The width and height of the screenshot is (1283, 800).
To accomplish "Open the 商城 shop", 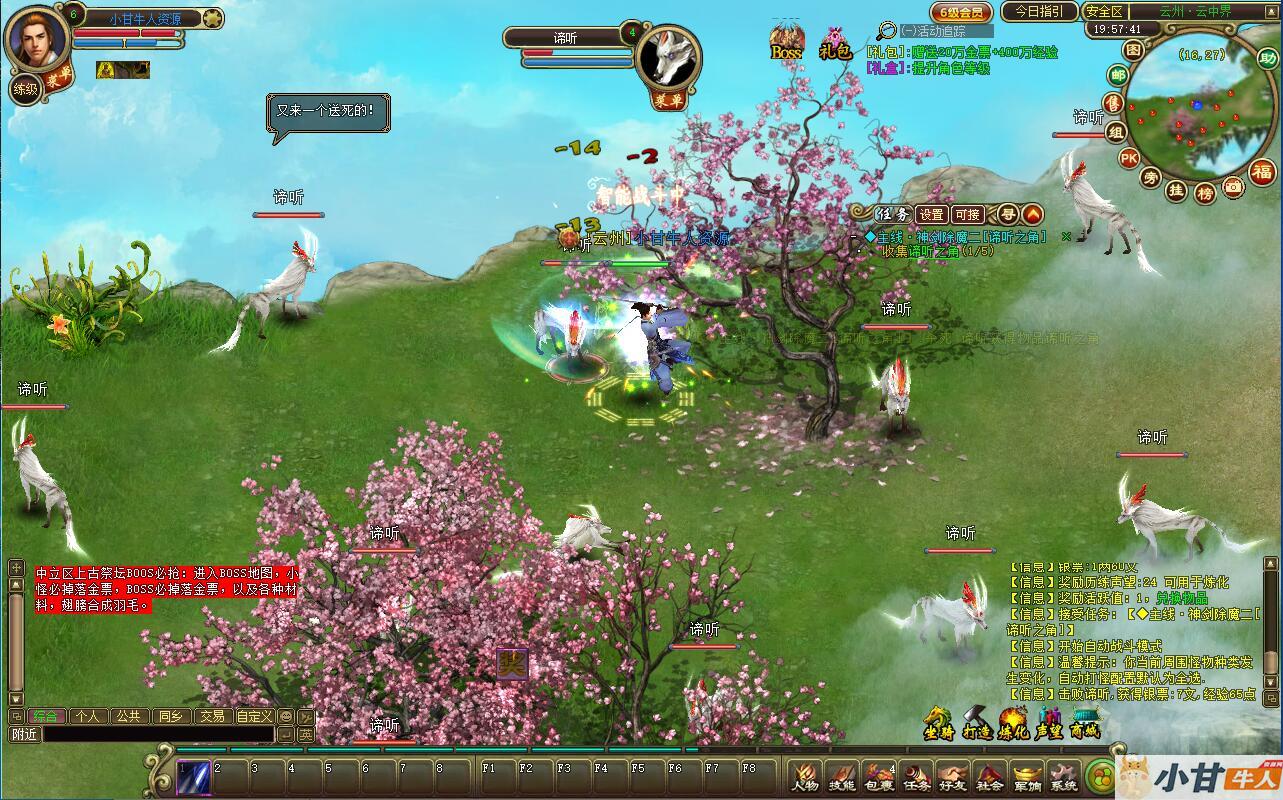I will 1084,722.
